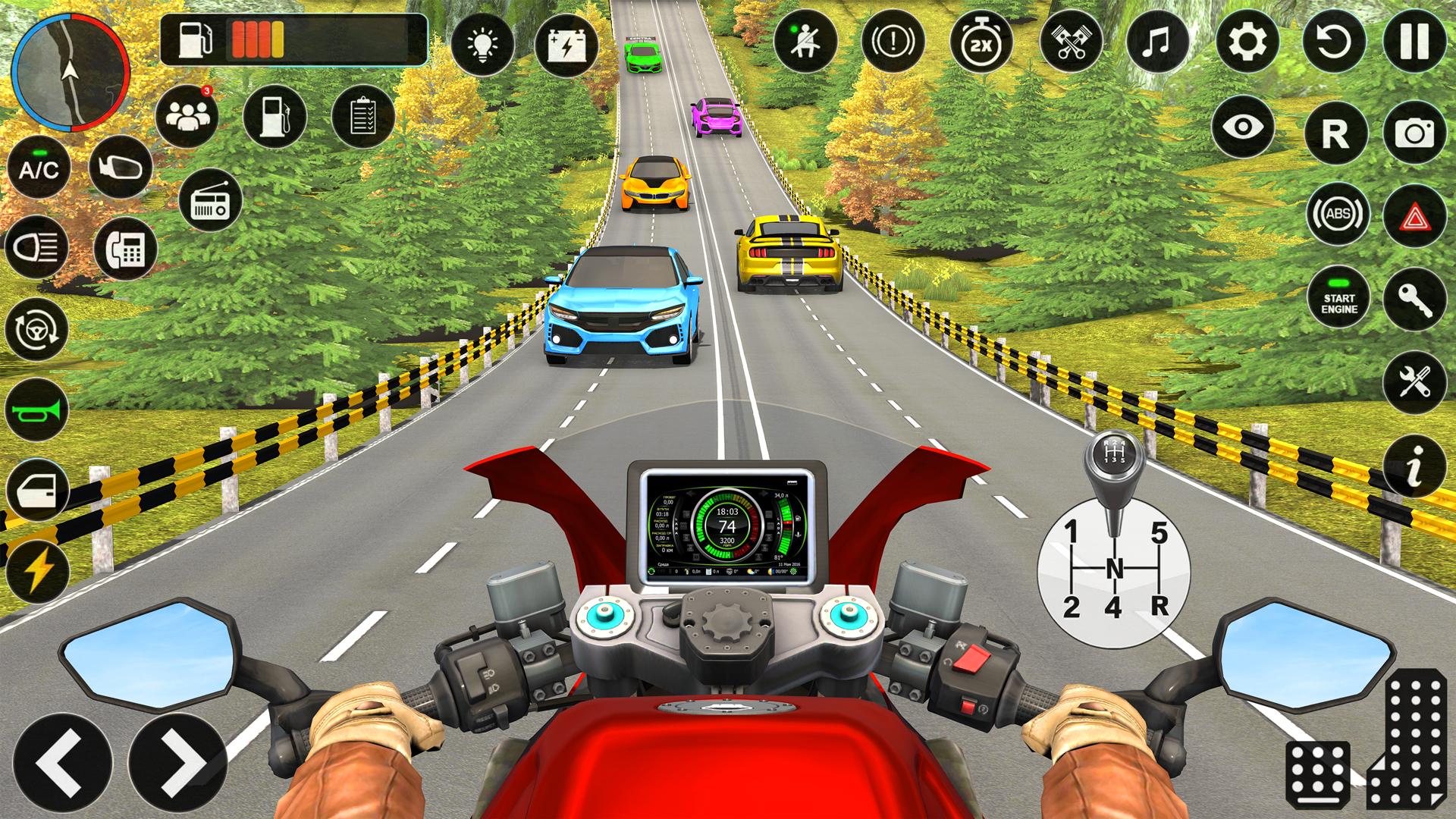The height and width of the screenshot is (819, 1456).
Task: Change the view with the eye icon
Action: pos(1244,127)
